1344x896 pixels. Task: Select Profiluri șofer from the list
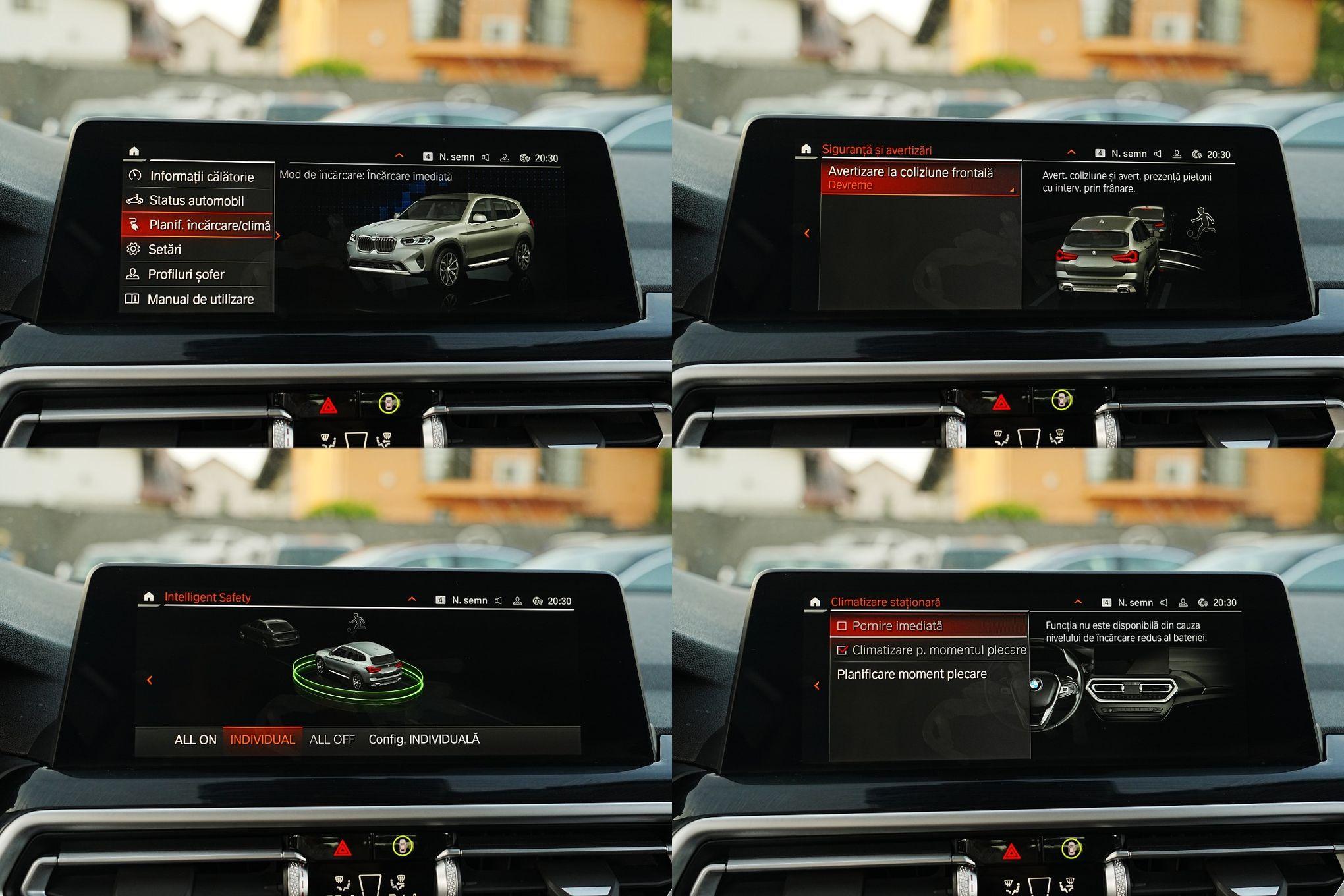coord(186,275)
